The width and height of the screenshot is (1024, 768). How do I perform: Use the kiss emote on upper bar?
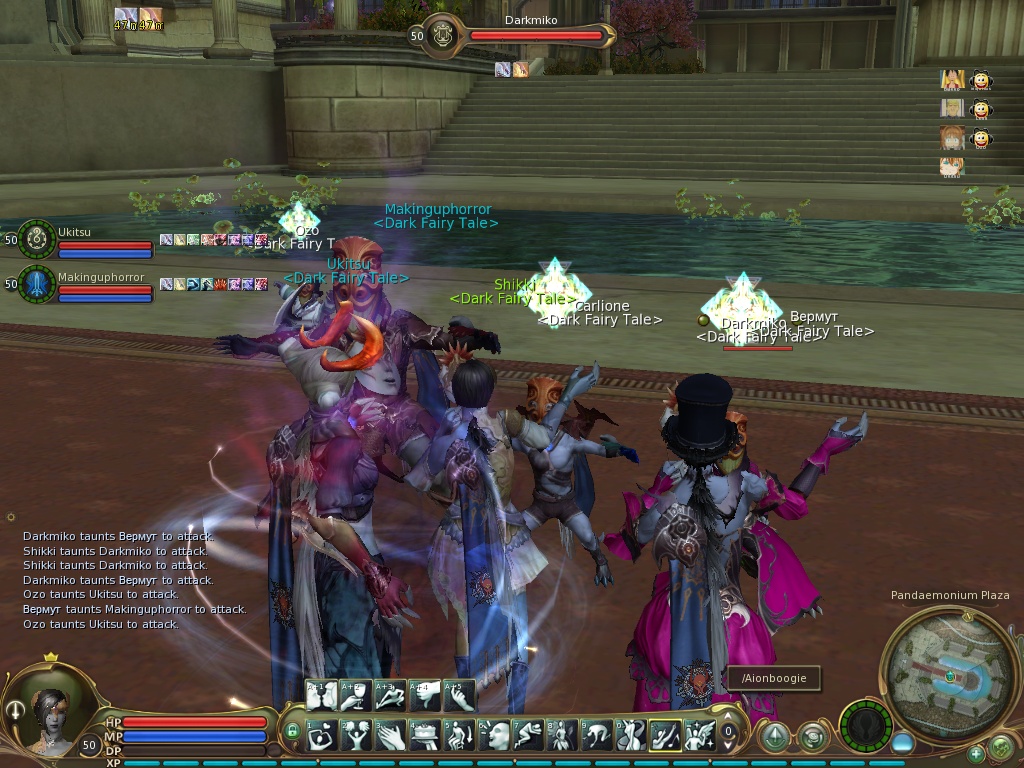point(322,694)
